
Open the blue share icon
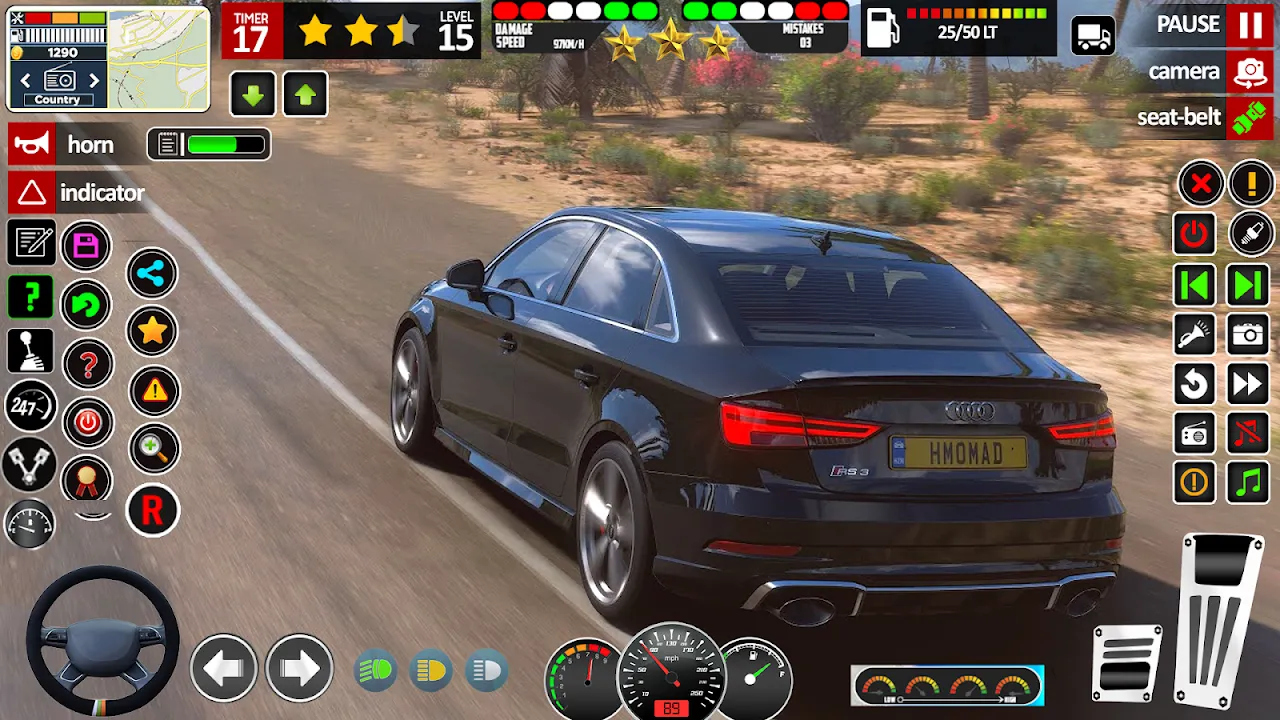click(x=152, y=273)
